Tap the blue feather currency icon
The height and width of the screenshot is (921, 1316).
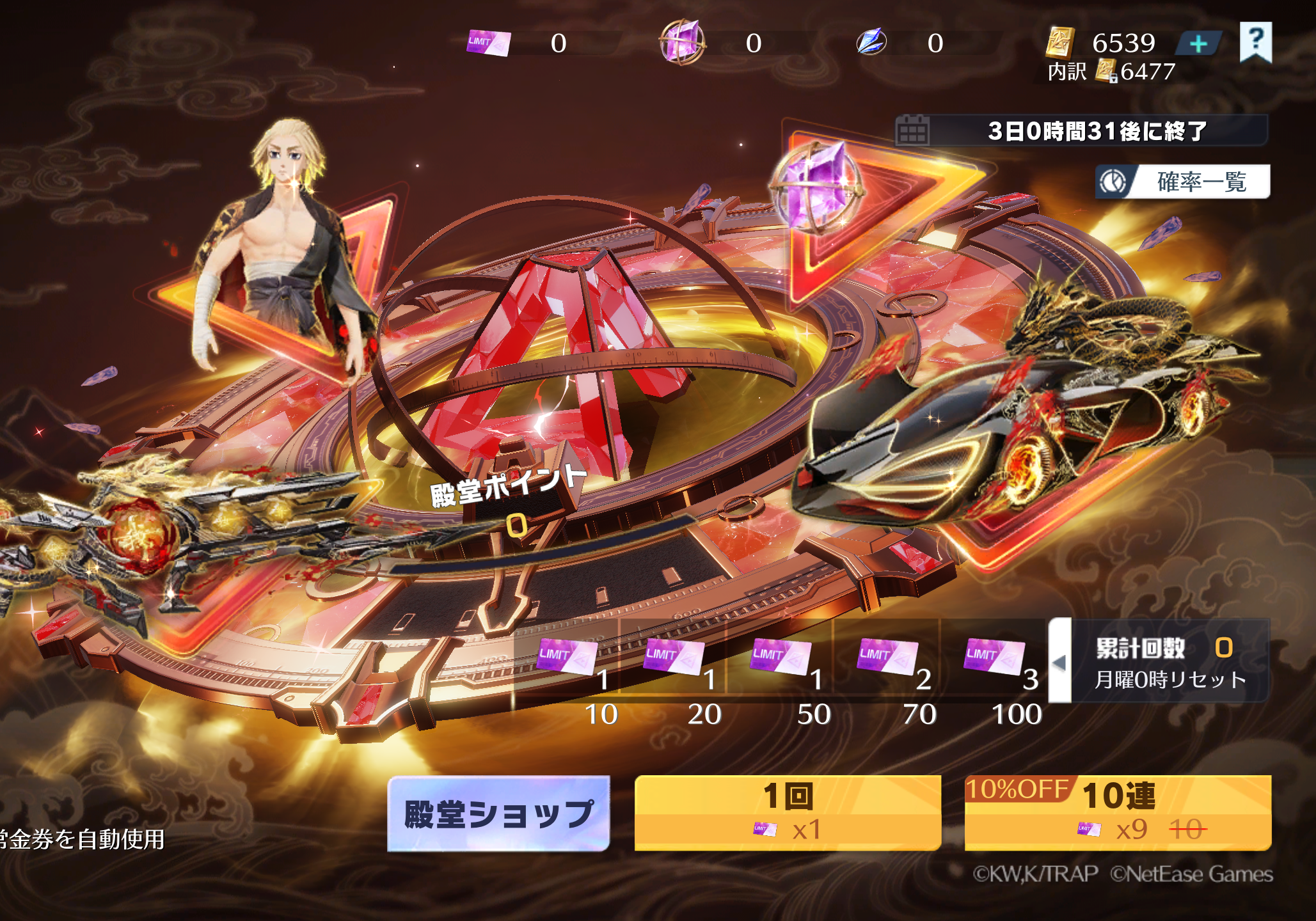click(x=871, y=42)
